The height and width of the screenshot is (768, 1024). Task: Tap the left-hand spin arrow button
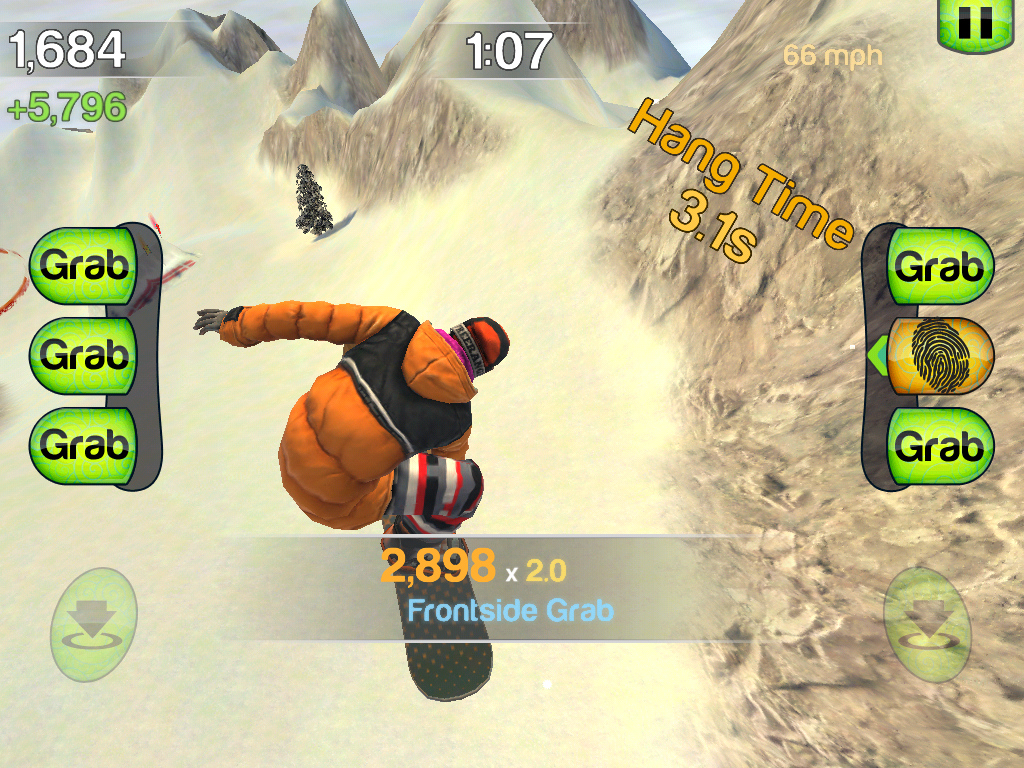click(x=93, y=624)
